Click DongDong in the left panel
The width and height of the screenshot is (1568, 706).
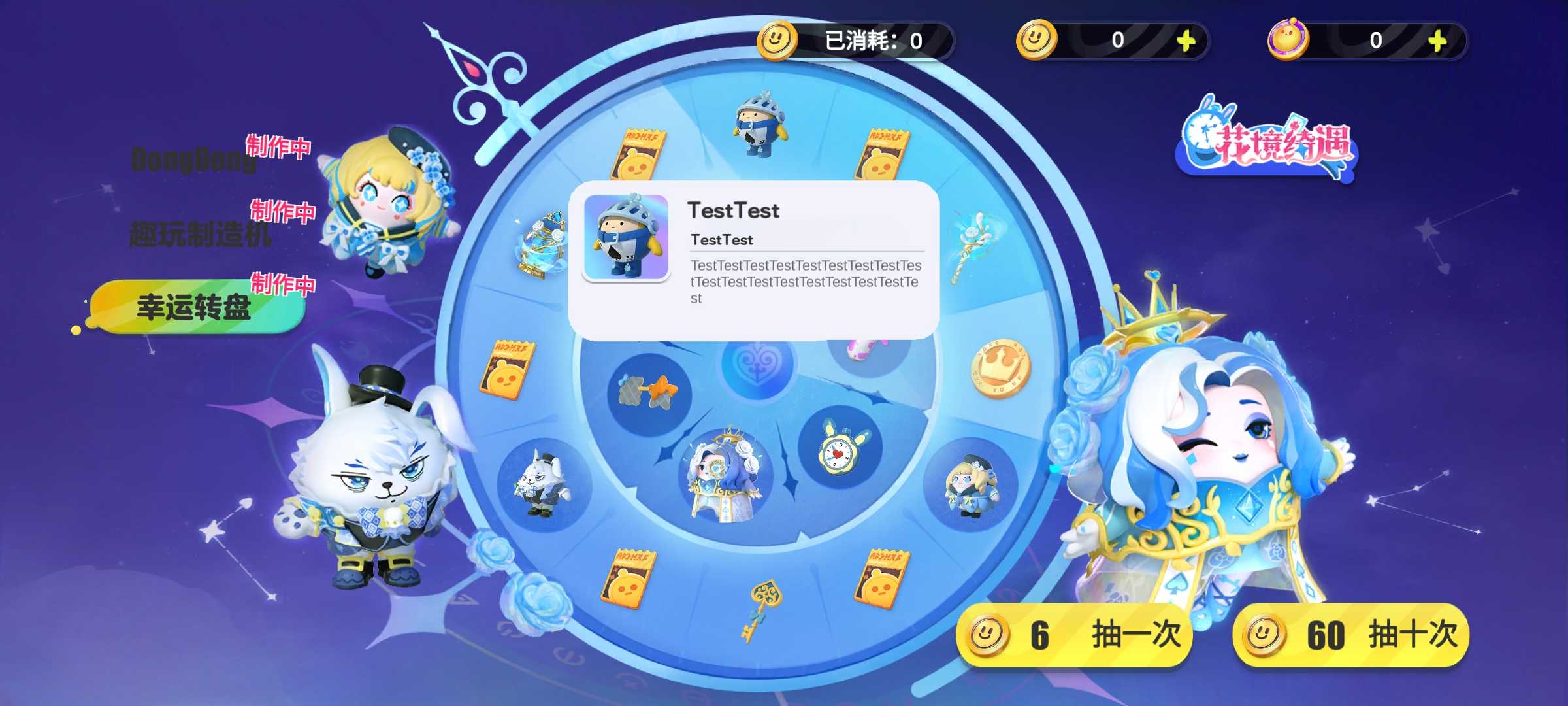pyautogui.click(x=191, y=159)
